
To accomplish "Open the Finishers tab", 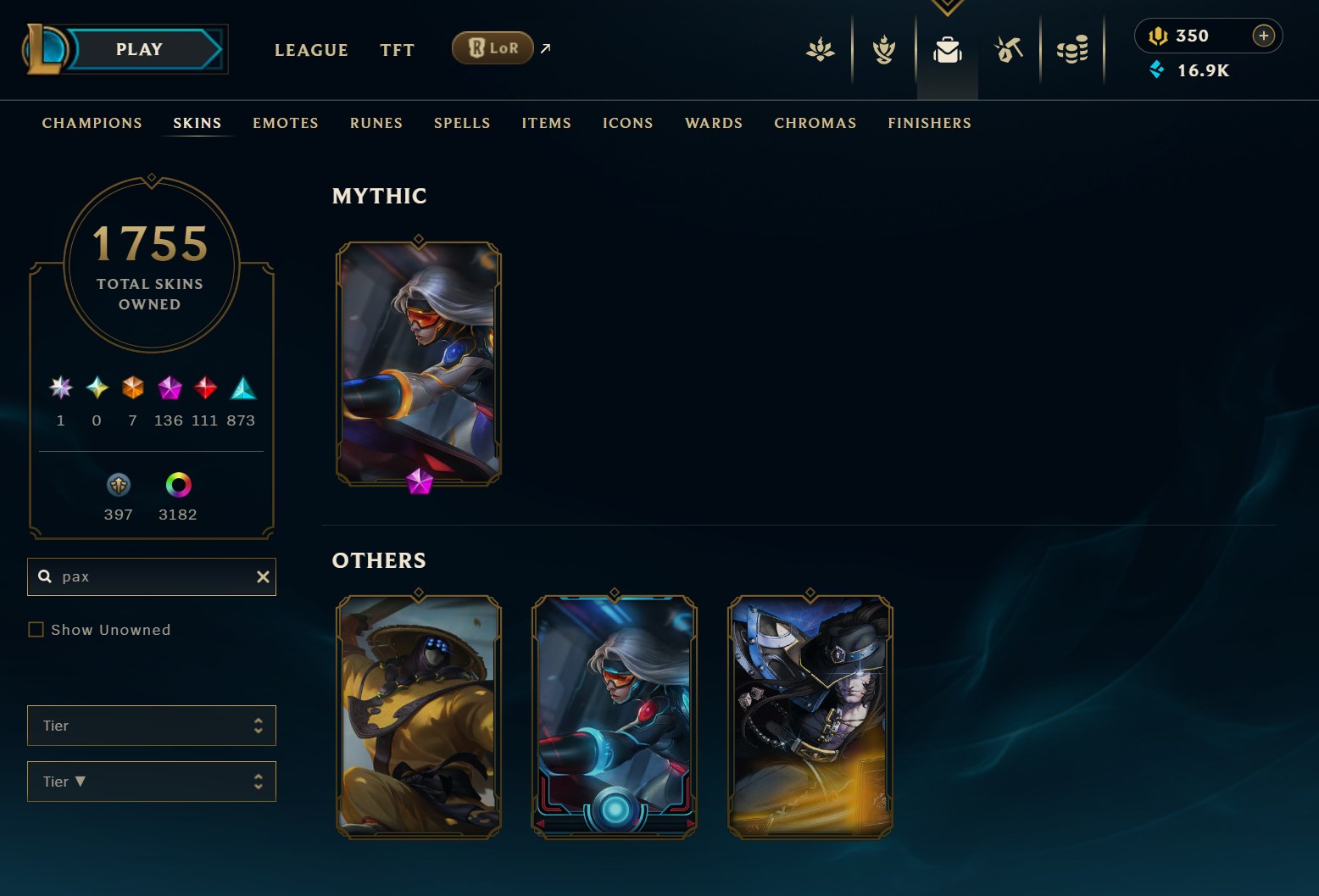I will click(x=930, y=123).
